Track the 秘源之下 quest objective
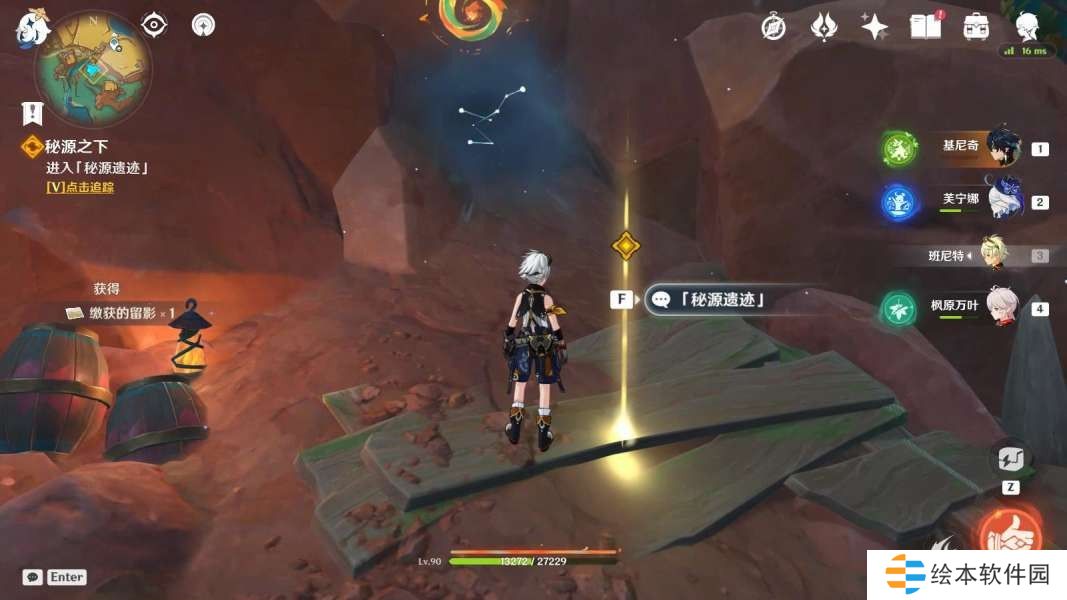The height and width of the screenshot is (600, 1067). pos(80,187)
